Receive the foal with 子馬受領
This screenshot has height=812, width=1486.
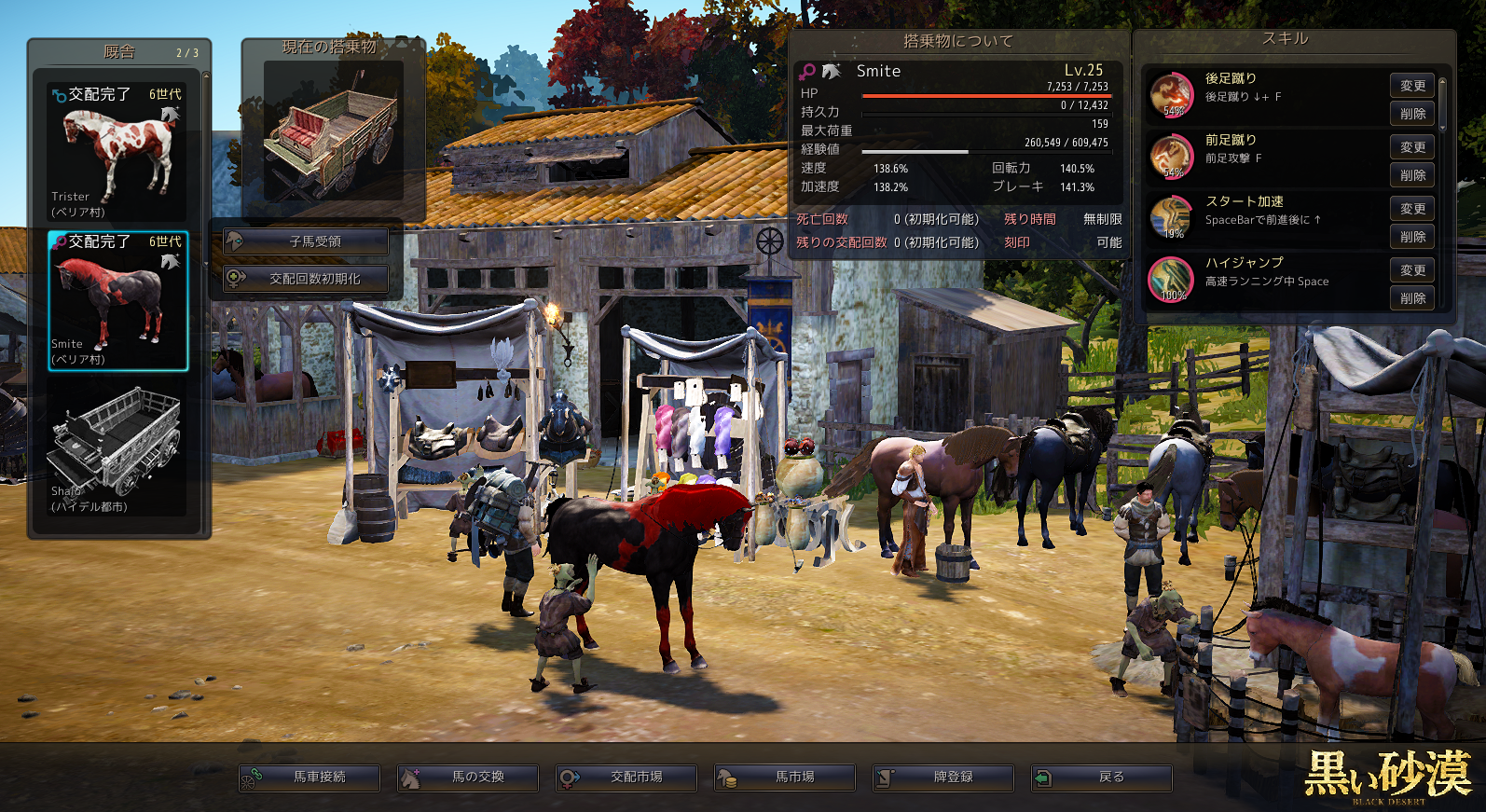[306, 241]
